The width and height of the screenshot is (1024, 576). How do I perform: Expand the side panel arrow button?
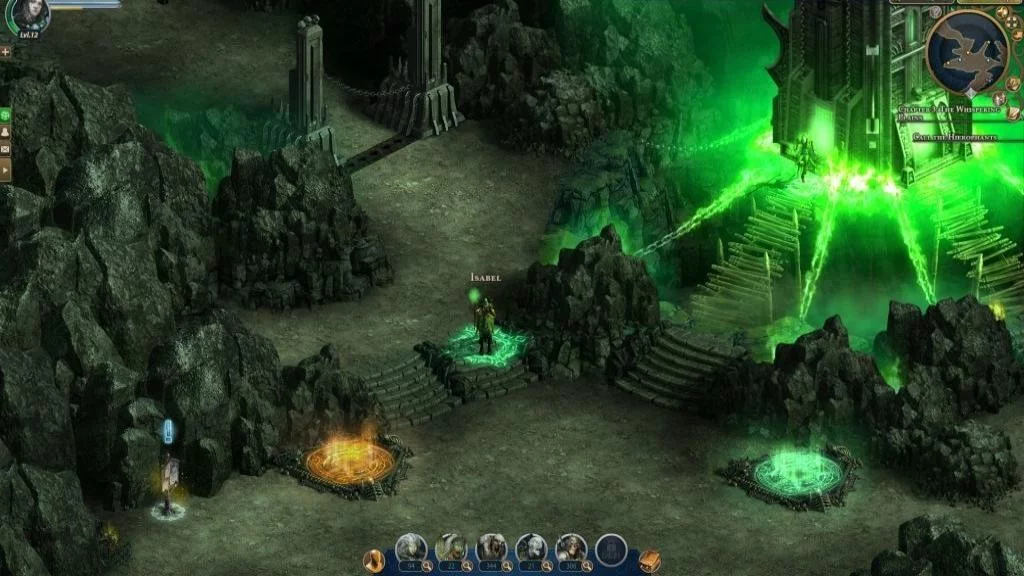coord(6,170)
